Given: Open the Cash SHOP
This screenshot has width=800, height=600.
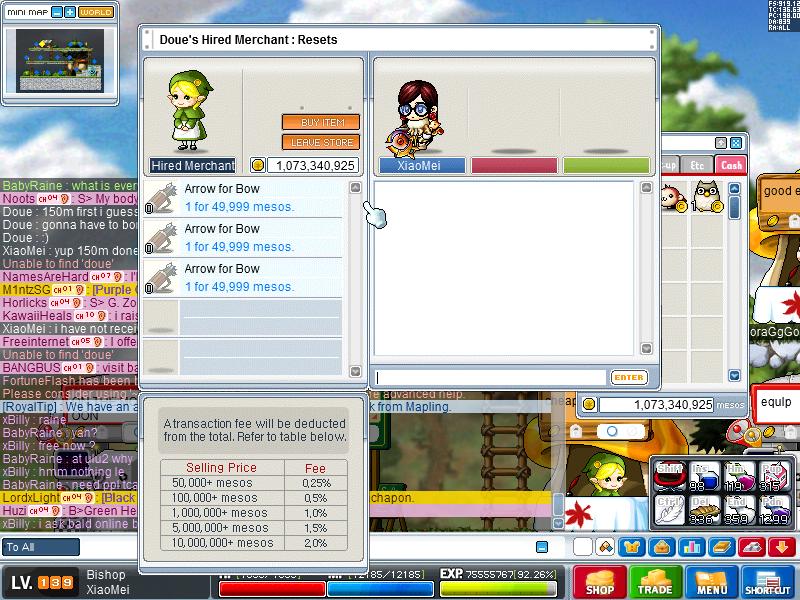Looking at the screenshot, I should pos(599,584).
